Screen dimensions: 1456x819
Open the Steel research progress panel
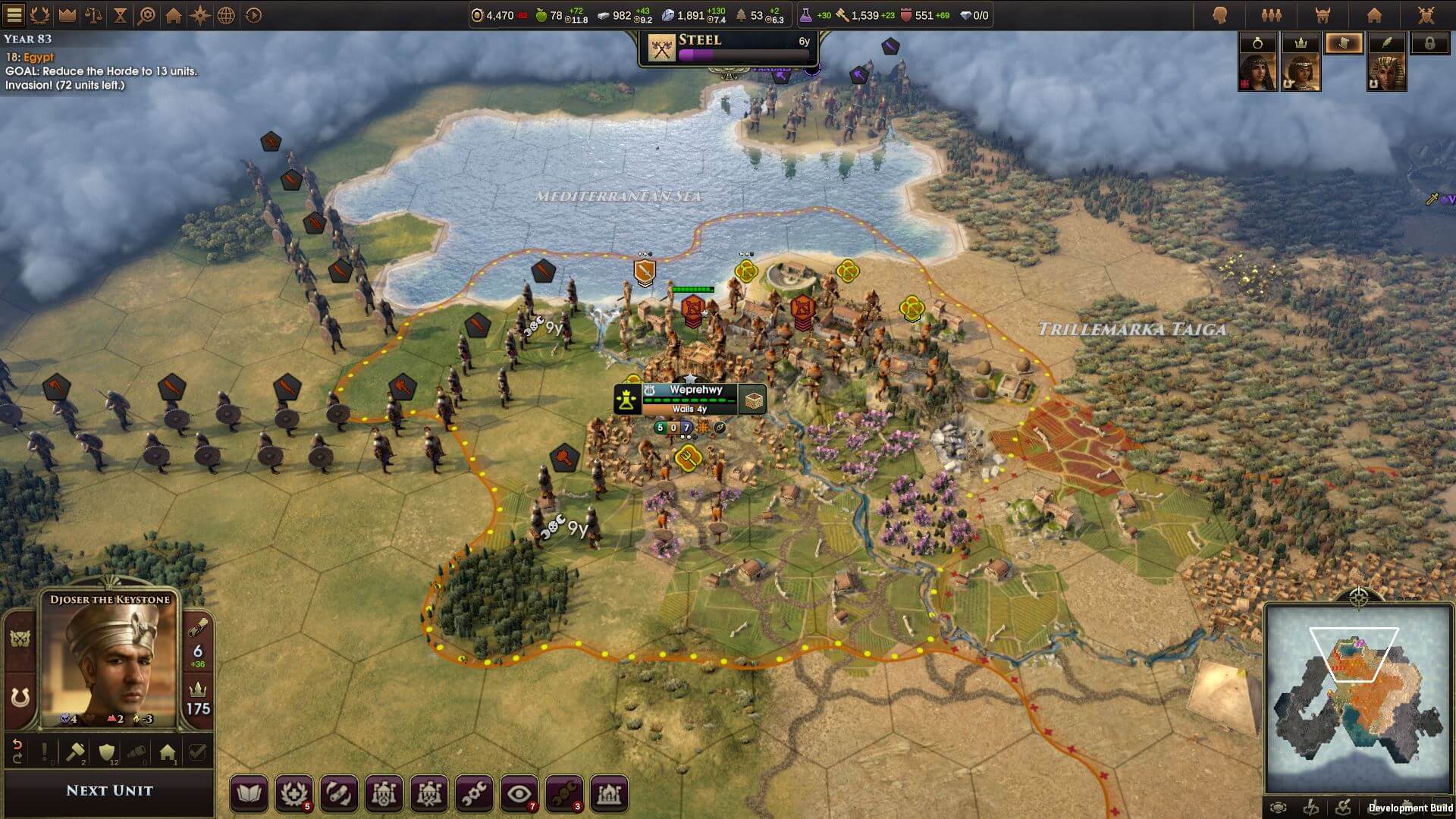[728, 49]
